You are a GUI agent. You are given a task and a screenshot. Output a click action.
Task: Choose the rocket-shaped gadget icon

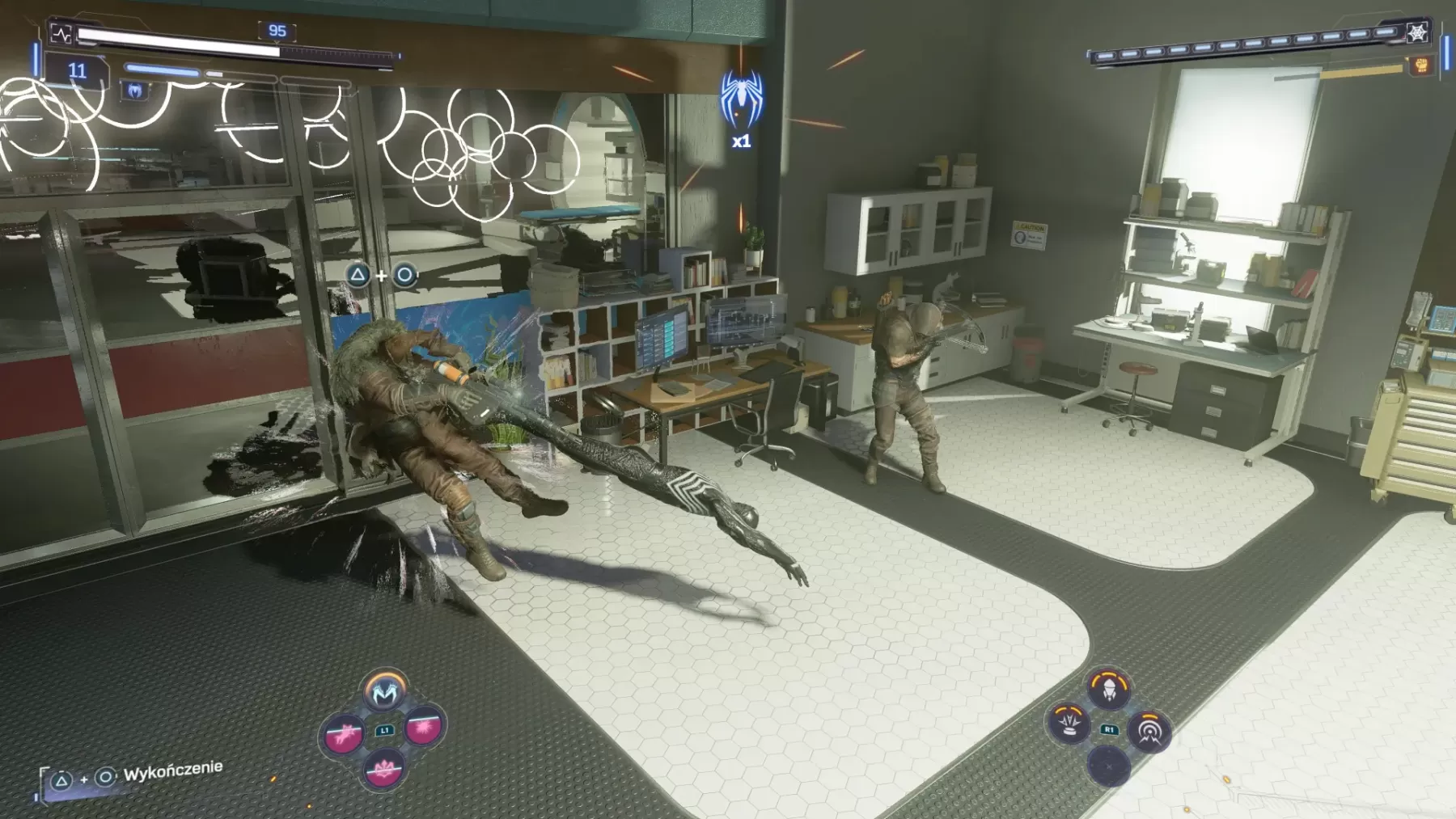pyautogui.click(x=1108, y=689)
